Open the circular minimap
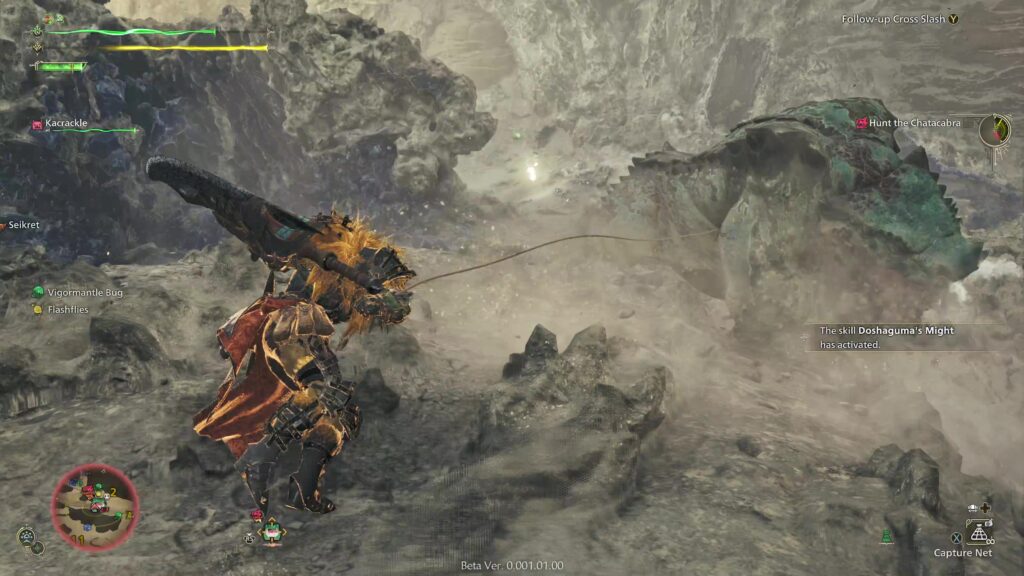Image resolution: width=1024 pixels, height=576 pixels. [x=94, y=507]
